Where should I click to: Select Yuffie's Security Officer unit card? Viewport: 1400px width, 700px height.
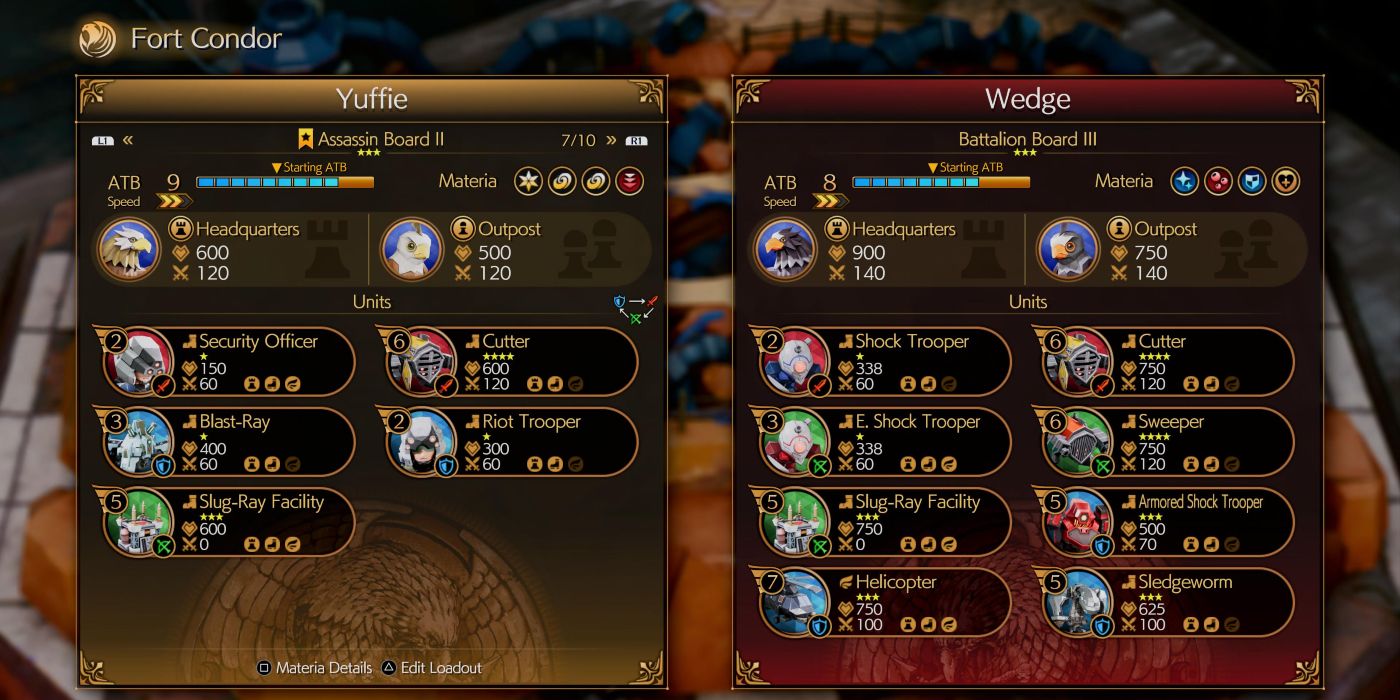click(230, 361)
